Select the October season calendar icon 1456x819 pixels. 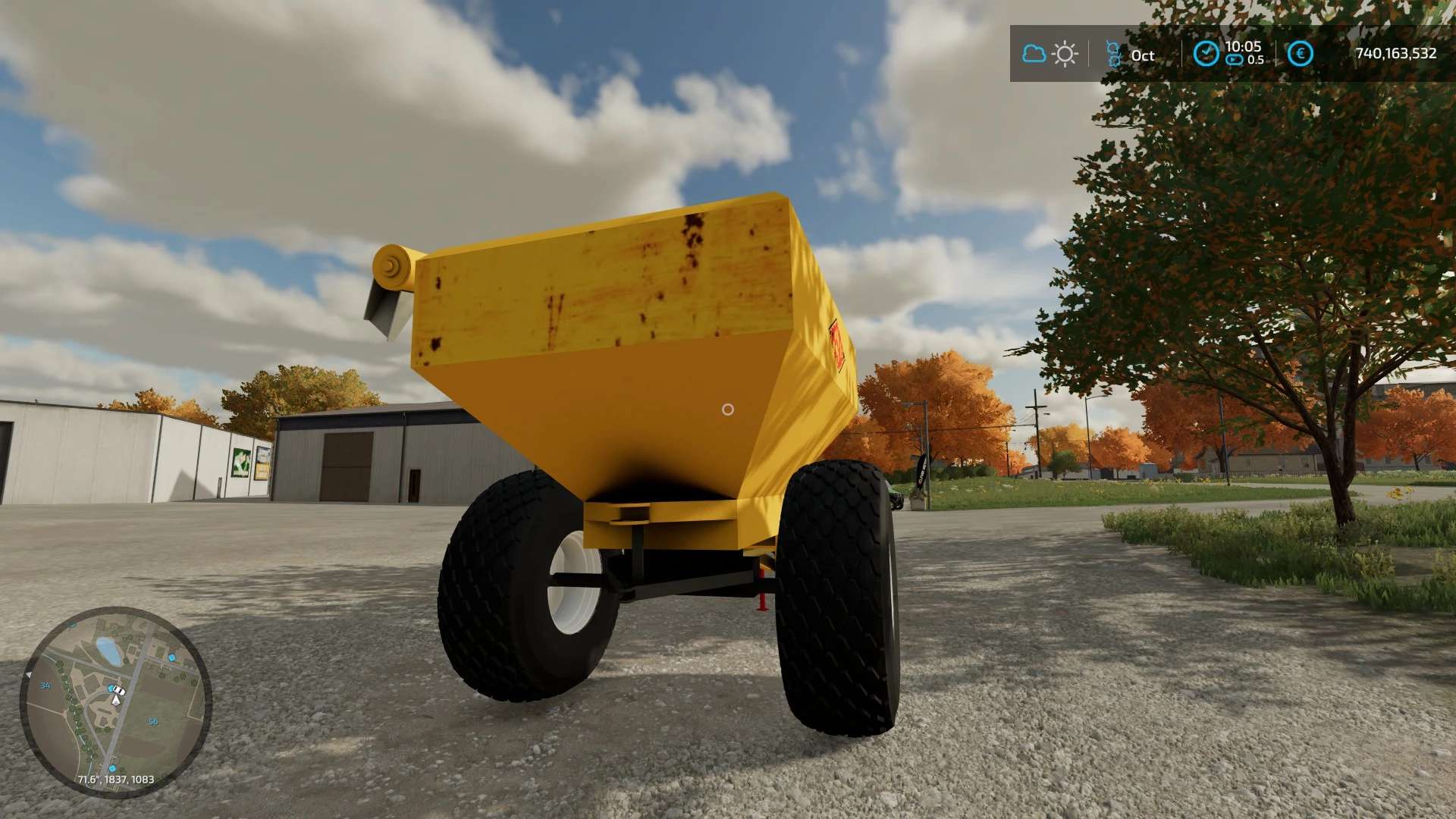(1113, 54)
